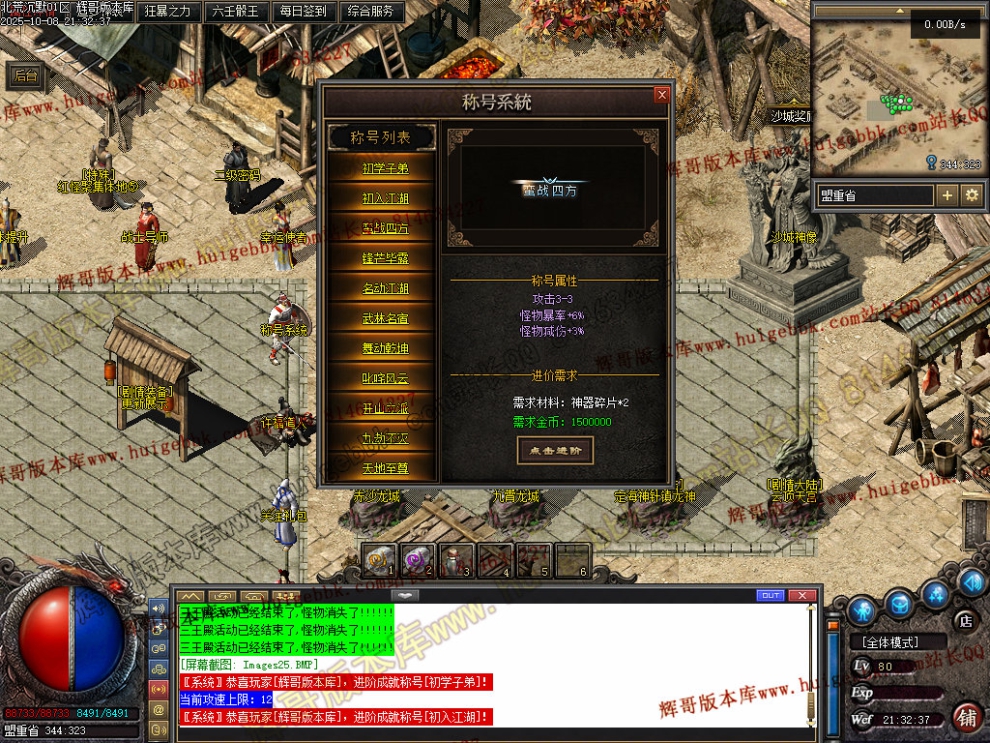The image size is (990, 743).
Task: Open the round 铺 shop button
Action: pyautogui.click(x=966, y=716)
